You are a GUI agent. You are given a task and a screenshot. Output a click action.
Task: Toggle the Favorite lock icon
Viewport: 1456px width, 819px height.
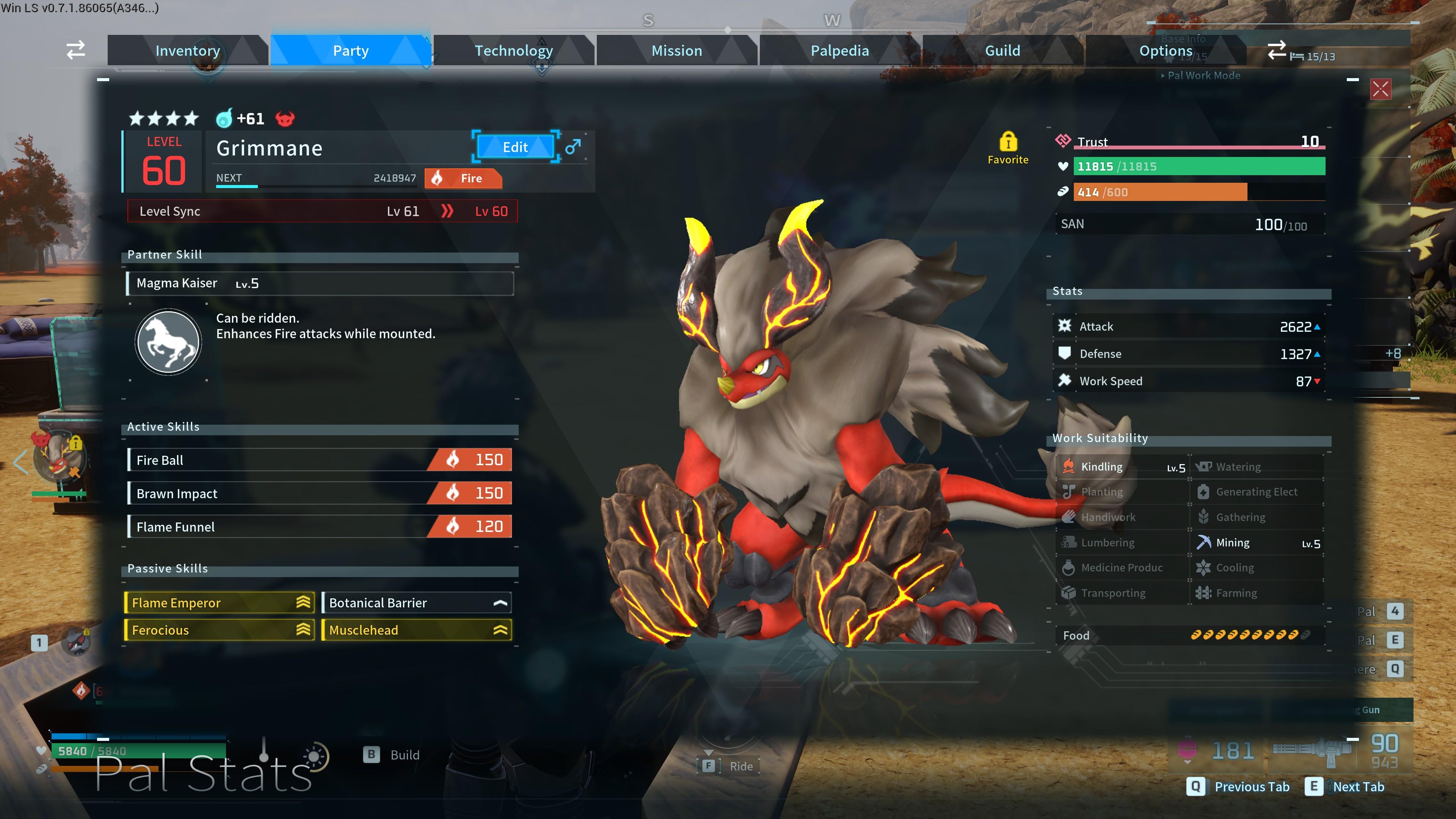click(1008, 142)
